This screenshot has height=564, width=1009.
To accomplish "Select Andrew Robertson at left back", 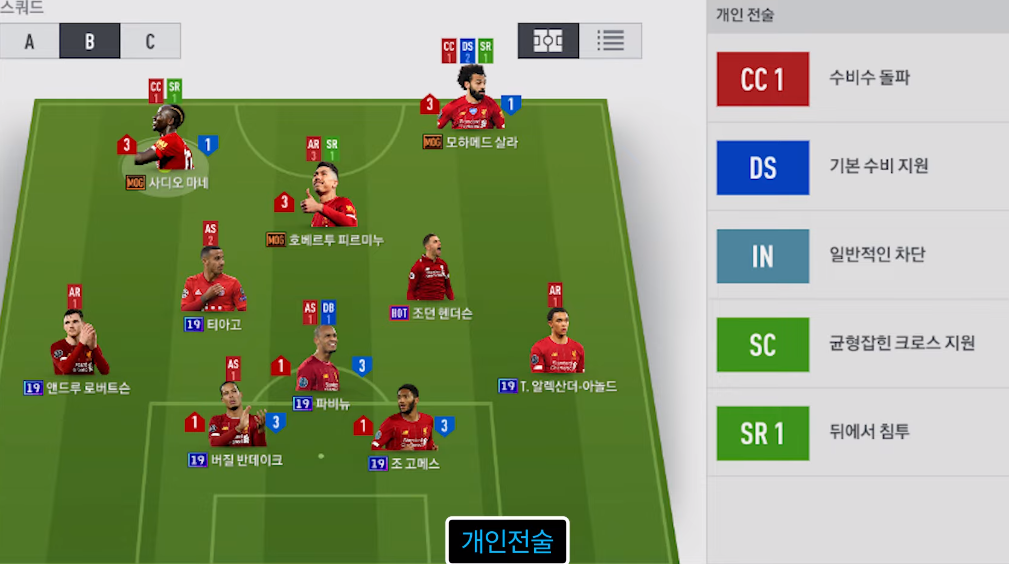I will point(78,345).
